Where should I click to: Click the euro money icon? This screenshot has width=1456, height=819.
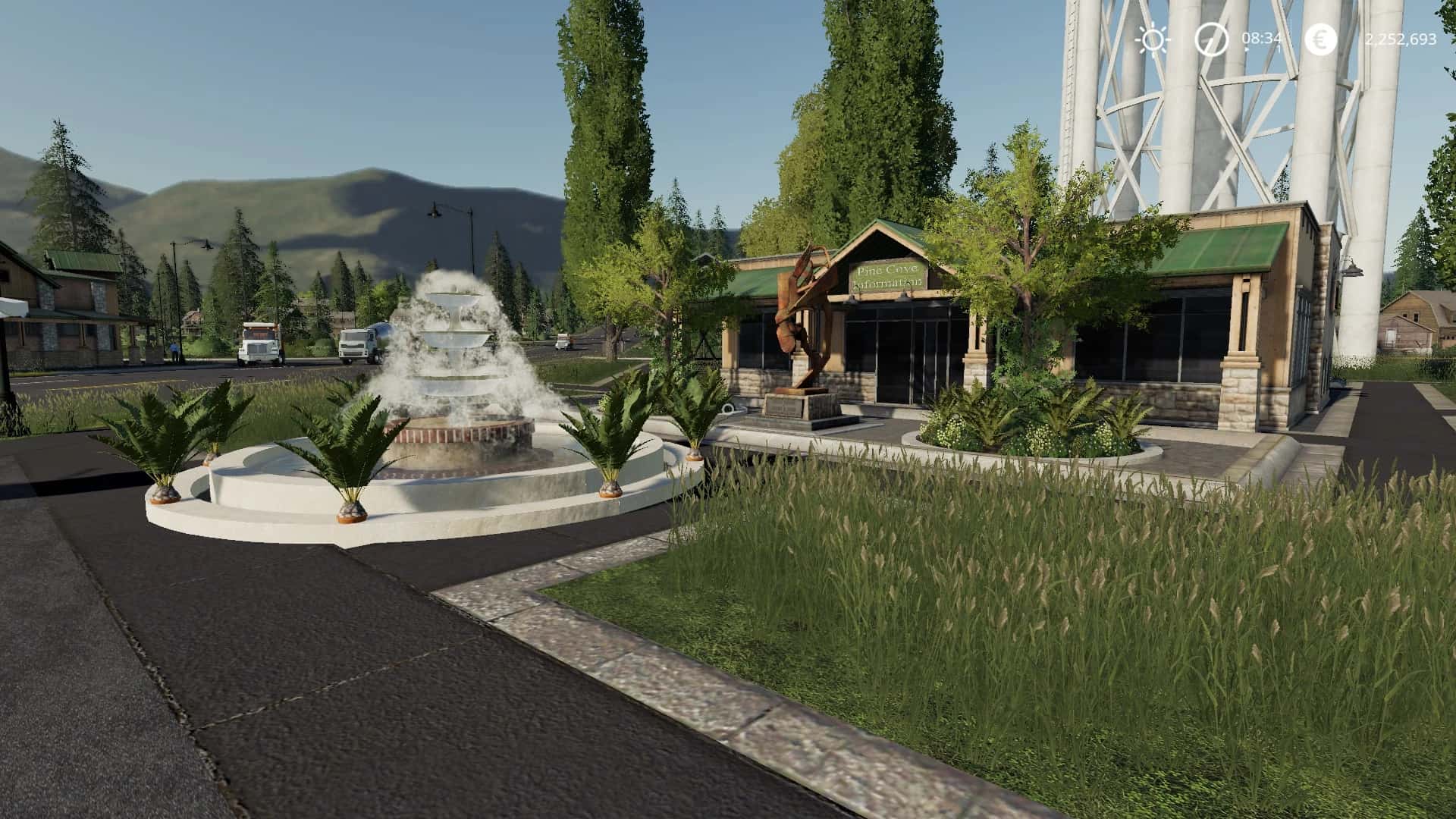pos(1321,39)
